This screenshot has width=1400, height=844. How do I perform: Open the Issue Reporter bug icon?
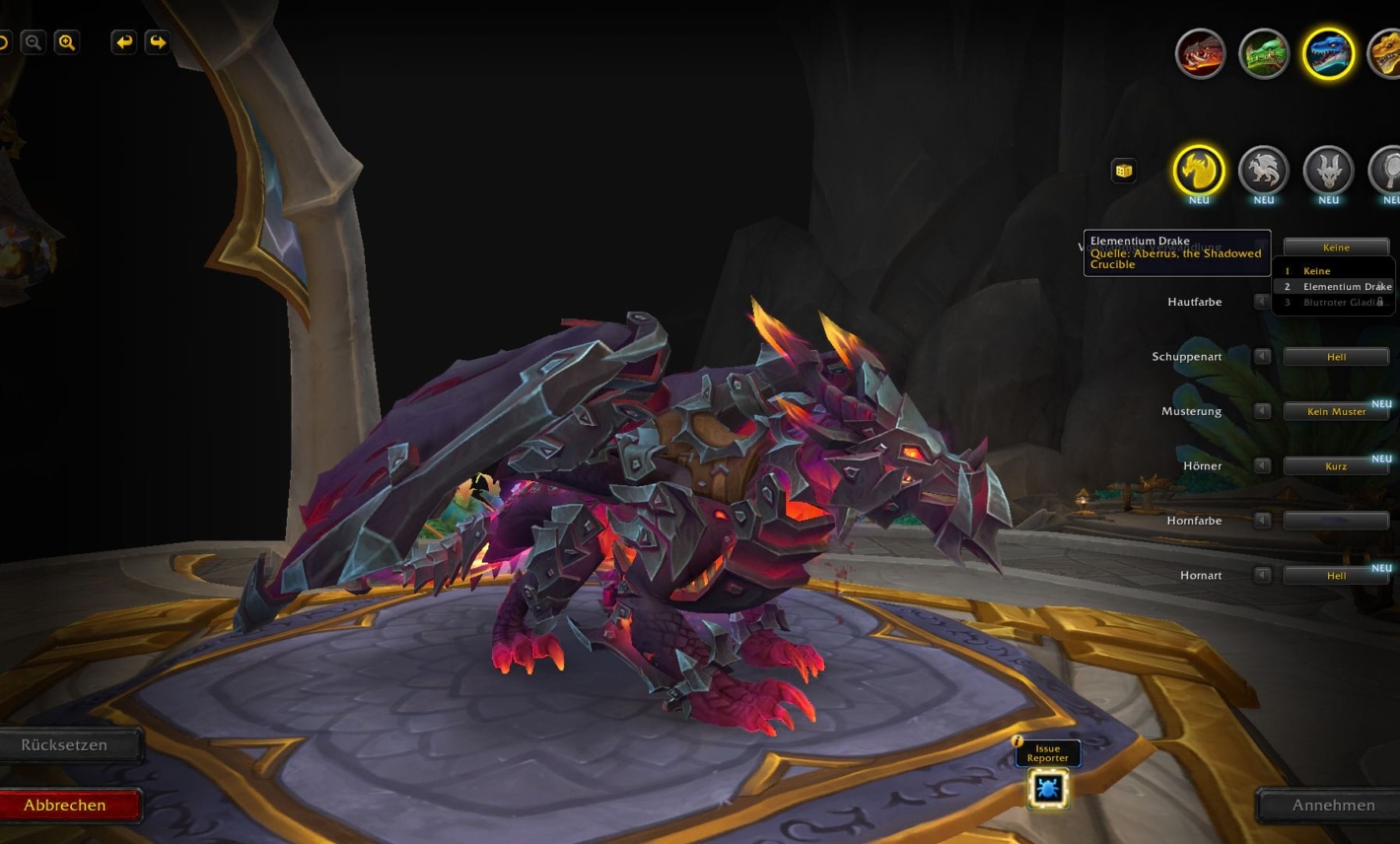coord(1047,788)
